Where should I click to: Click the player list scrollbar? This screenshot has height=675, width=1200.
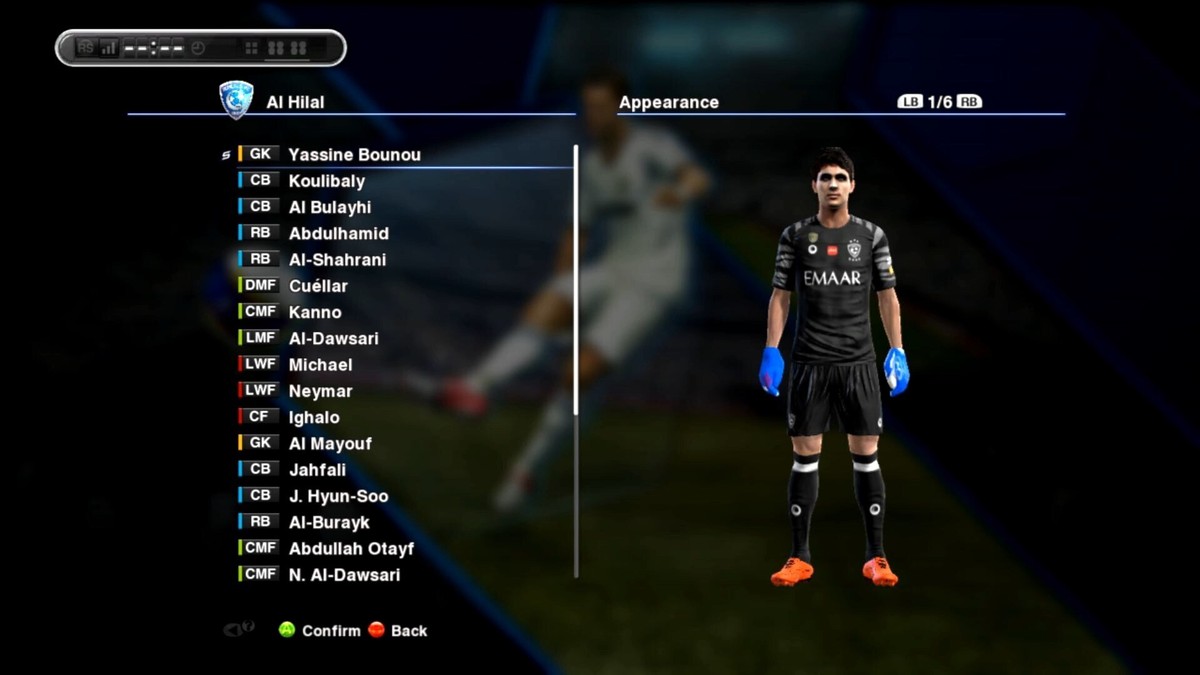click(x=576, y=280)
